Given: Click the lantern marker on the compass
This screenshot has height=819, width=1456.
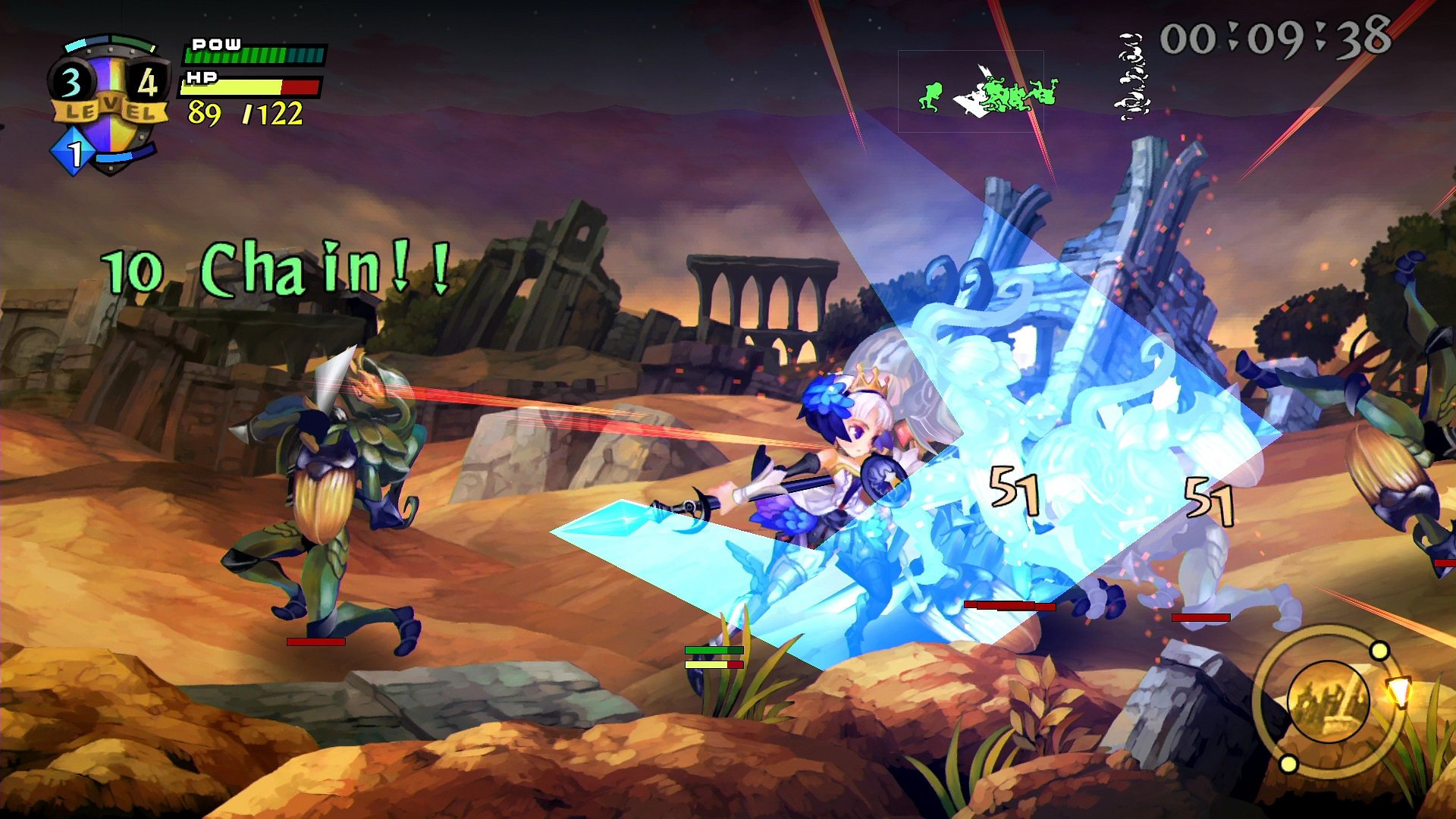Looking at the screenshot, I should [x=1399, y=692].
